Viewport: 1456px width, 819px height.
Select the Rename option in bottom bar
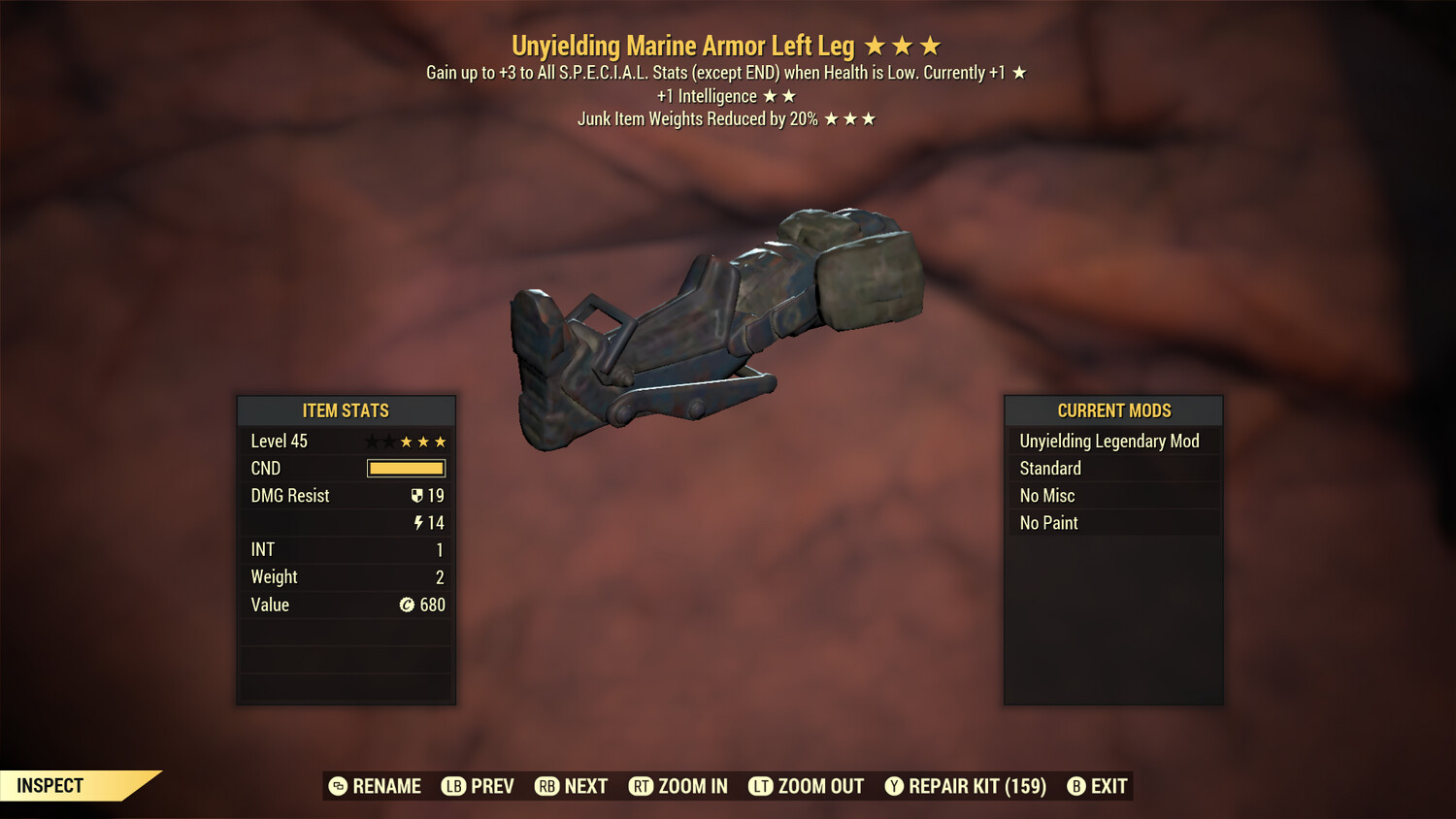(376, 786)
